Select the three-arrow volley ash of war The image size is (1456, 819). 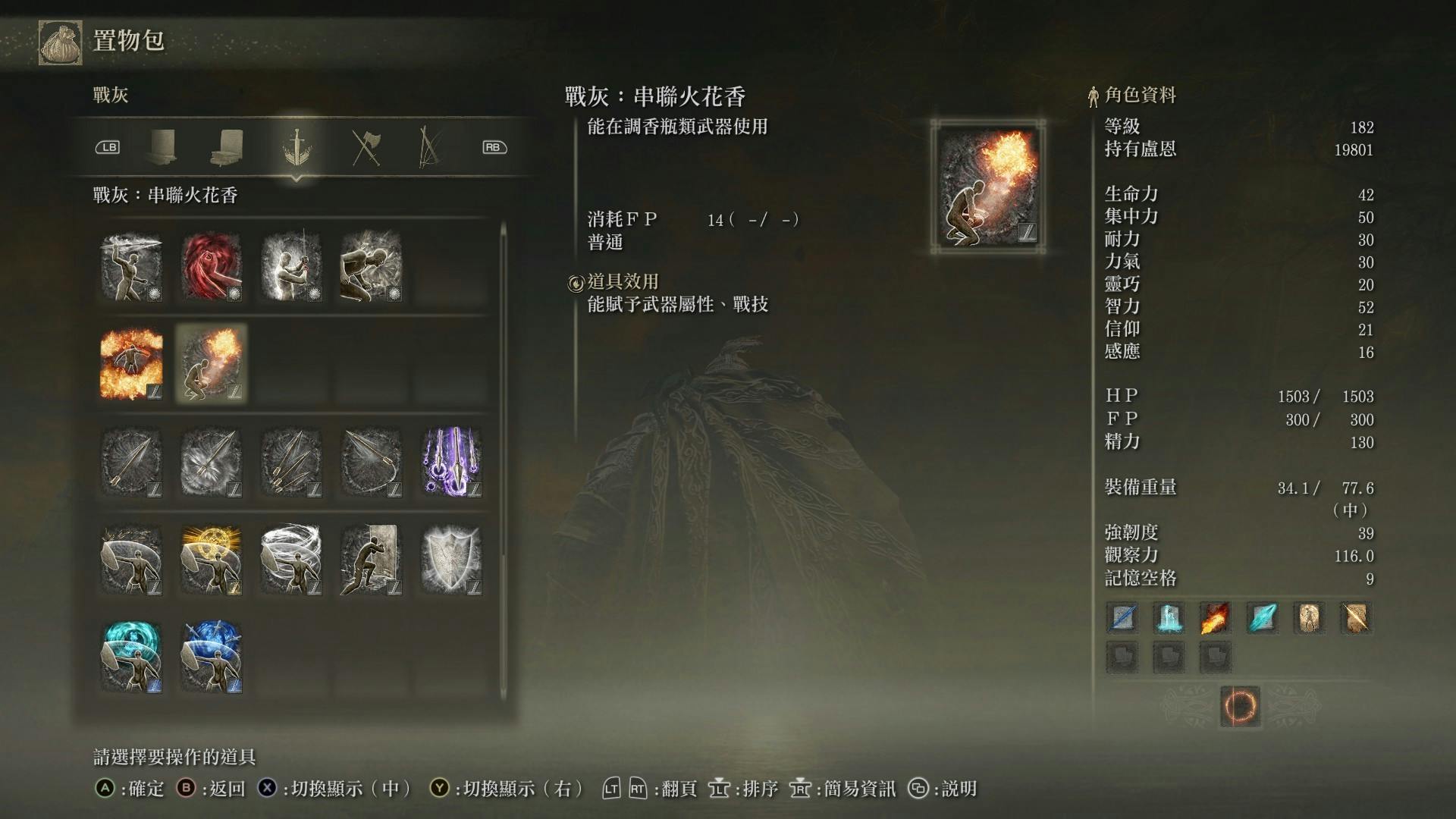(291, 463)
